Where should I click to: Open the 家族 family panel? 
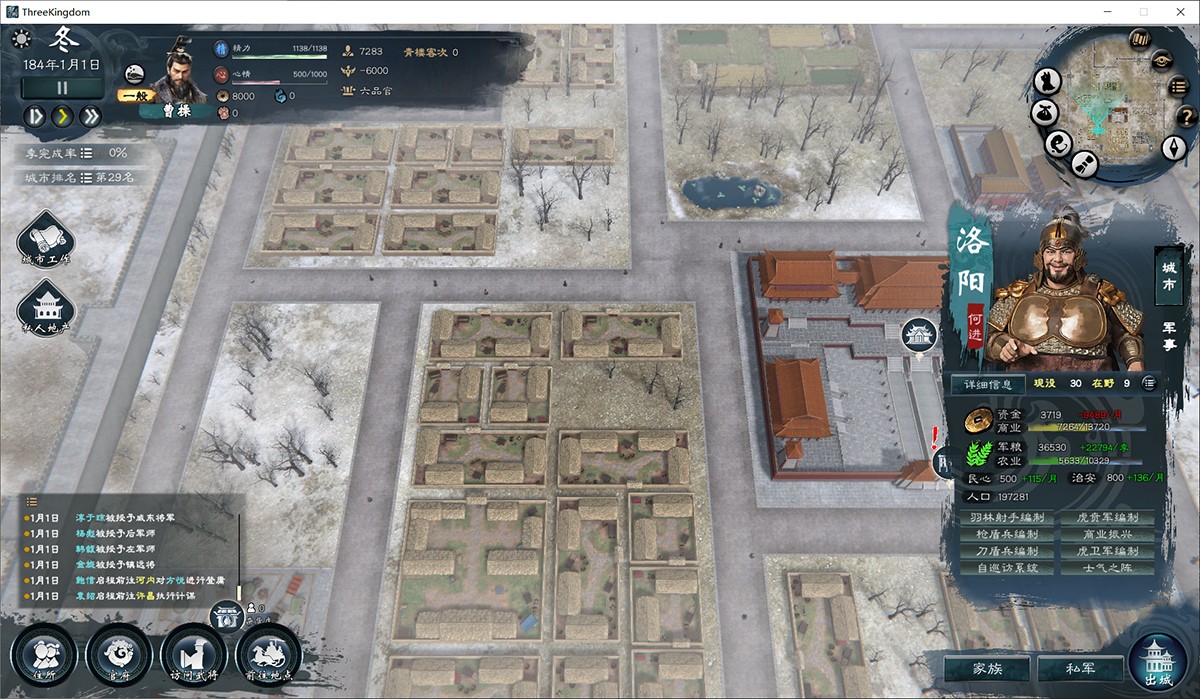986,668
